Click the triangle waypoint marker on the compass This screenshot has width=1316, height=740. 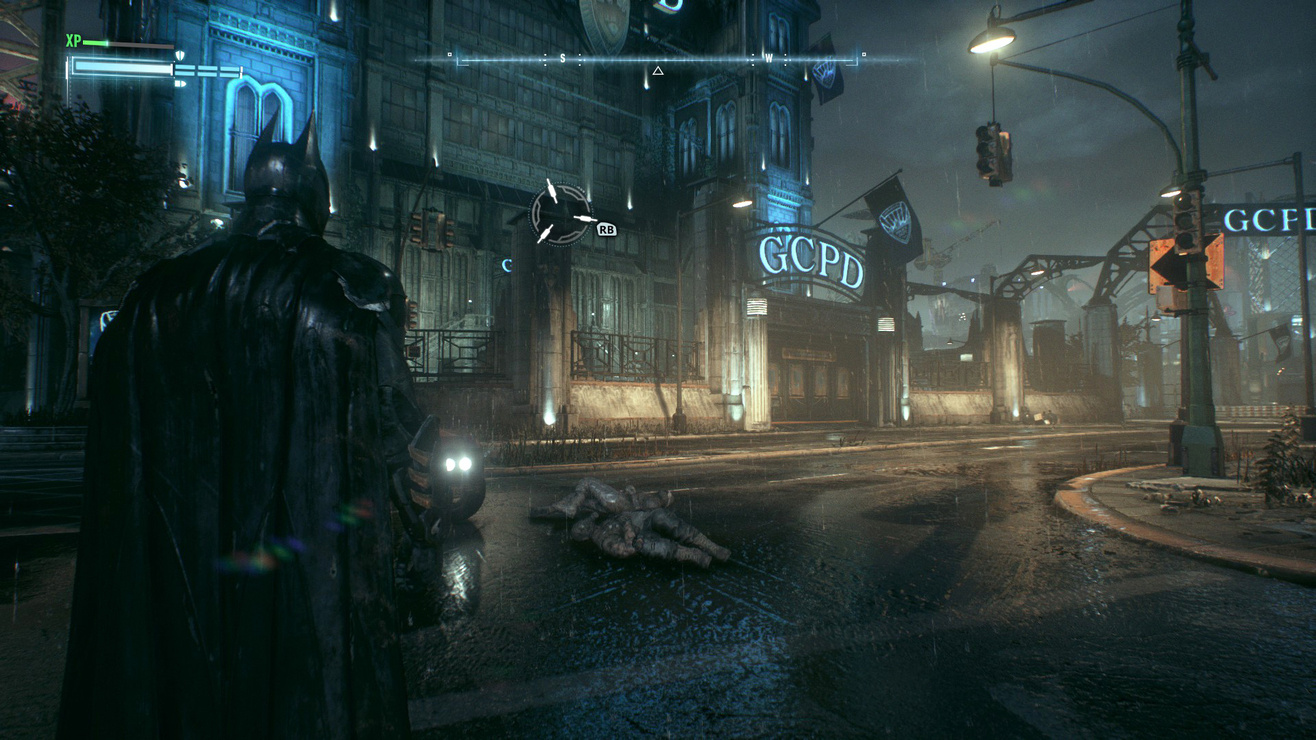(x=657, y=71)
